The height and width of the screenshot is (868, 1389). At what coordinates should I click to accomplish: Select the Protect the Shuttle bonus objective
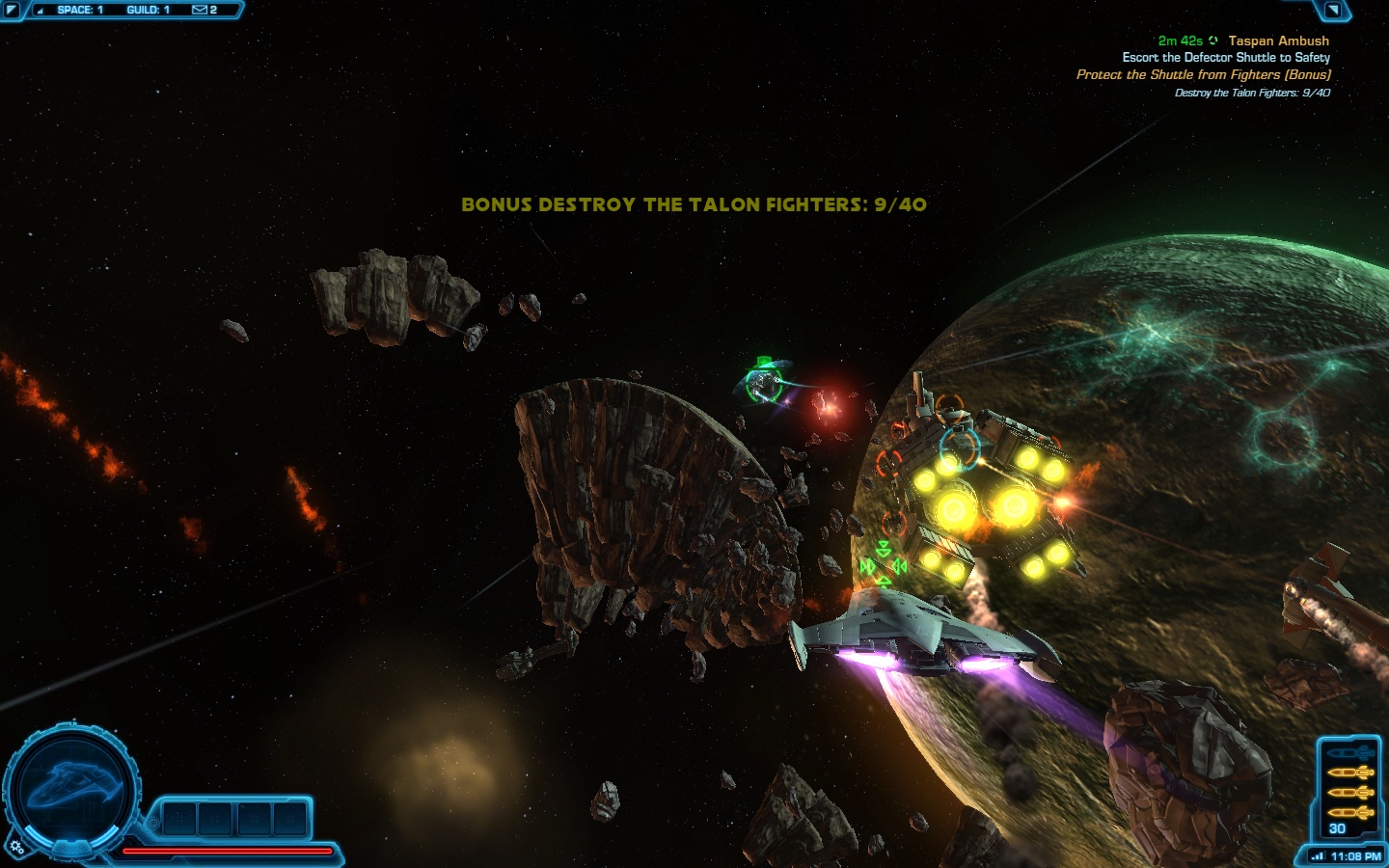1203,74
